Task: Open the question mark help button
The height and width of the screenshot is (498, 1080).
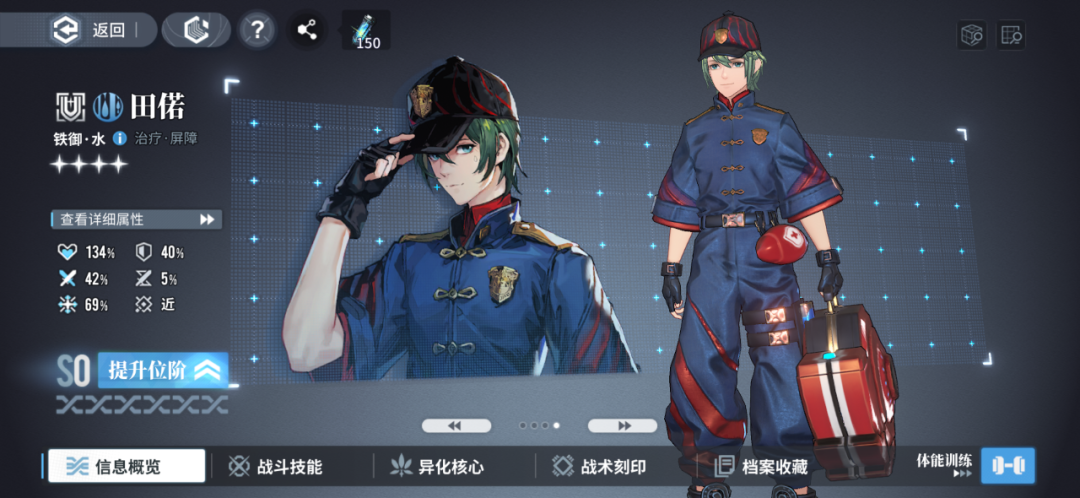Action: [258, 29]
